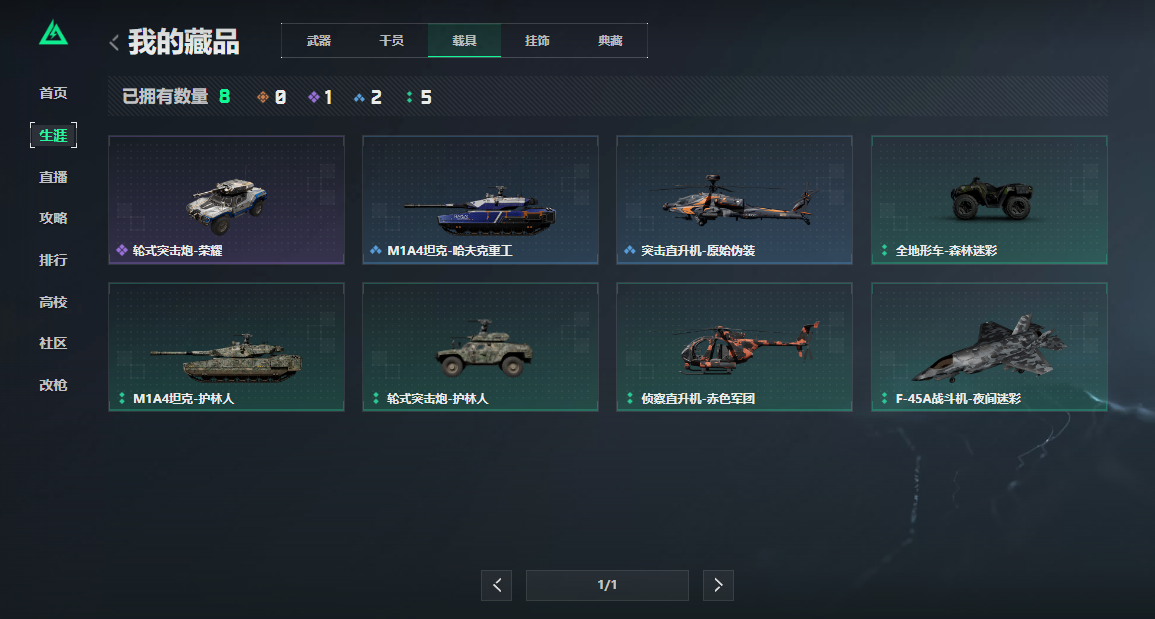This screenshot has width=1155, height=619.
Task: Select the 载具 tab
Action: click(464, 41)
